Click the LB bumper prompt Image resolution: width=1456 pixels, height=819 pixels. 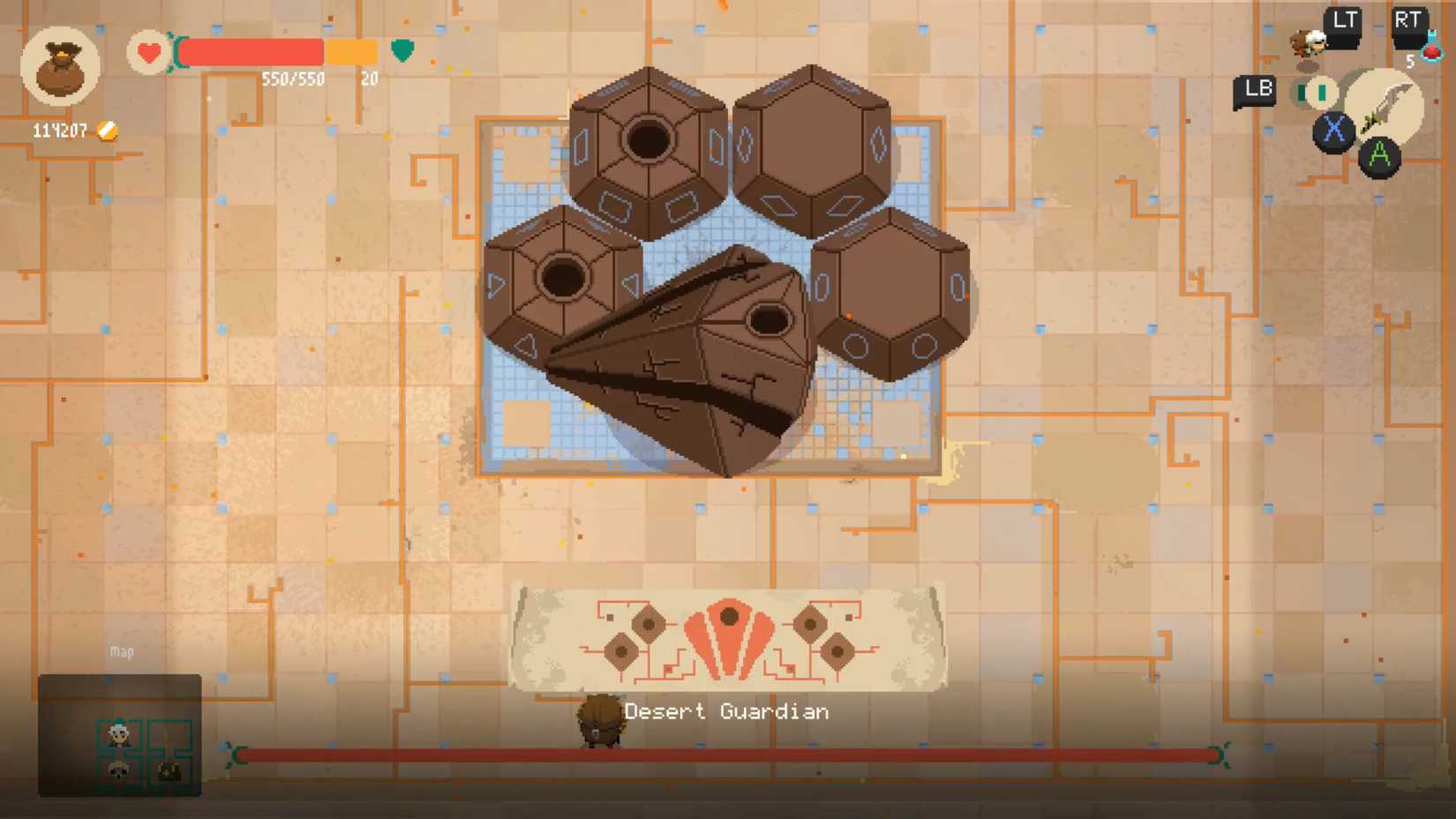[1257, 89]
